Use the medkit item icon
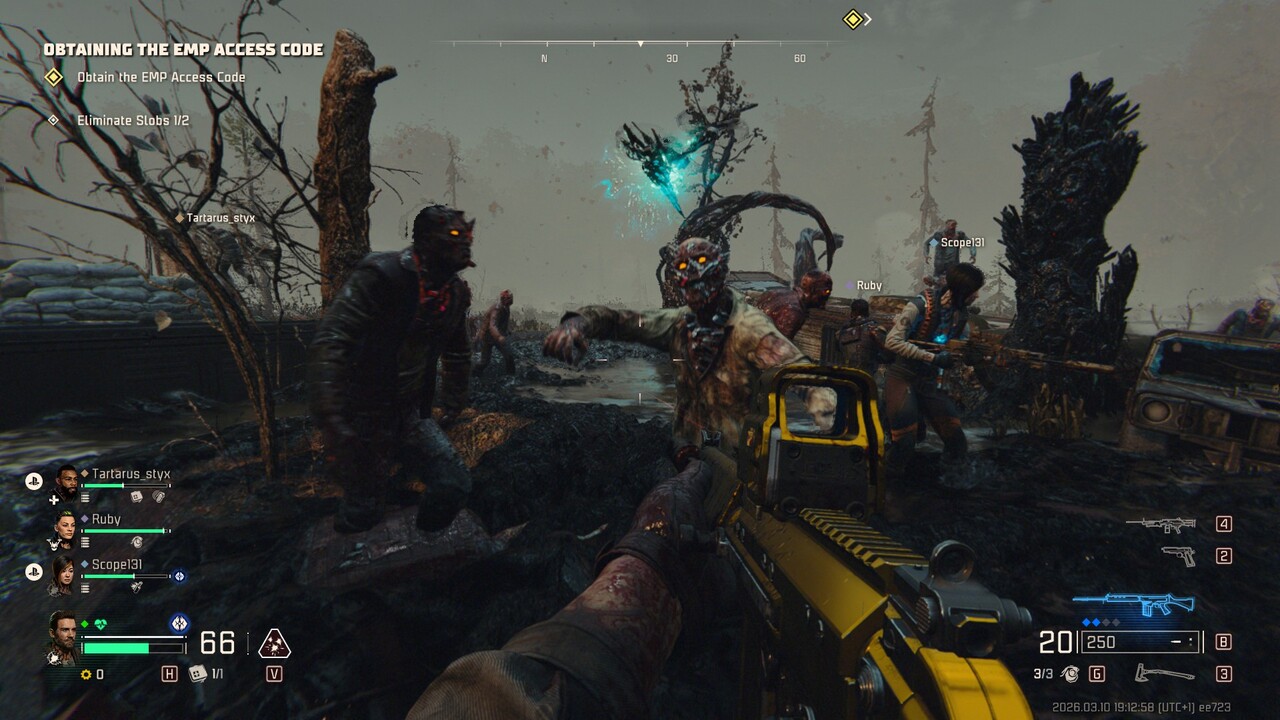Image resolution: width=1280 pixels, height=720 pixels. pyautogui.click(x=198, y=674)
